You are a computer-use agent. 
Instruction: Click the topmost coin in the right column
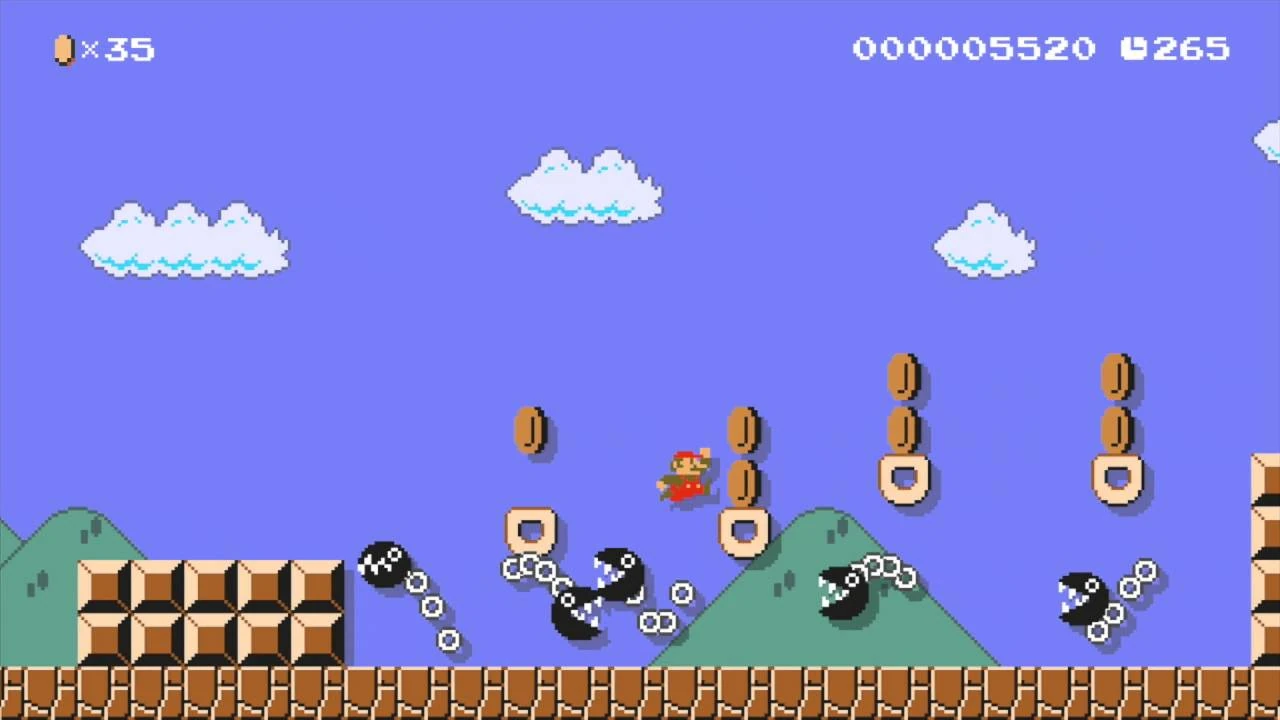[x=1115, y=375]
